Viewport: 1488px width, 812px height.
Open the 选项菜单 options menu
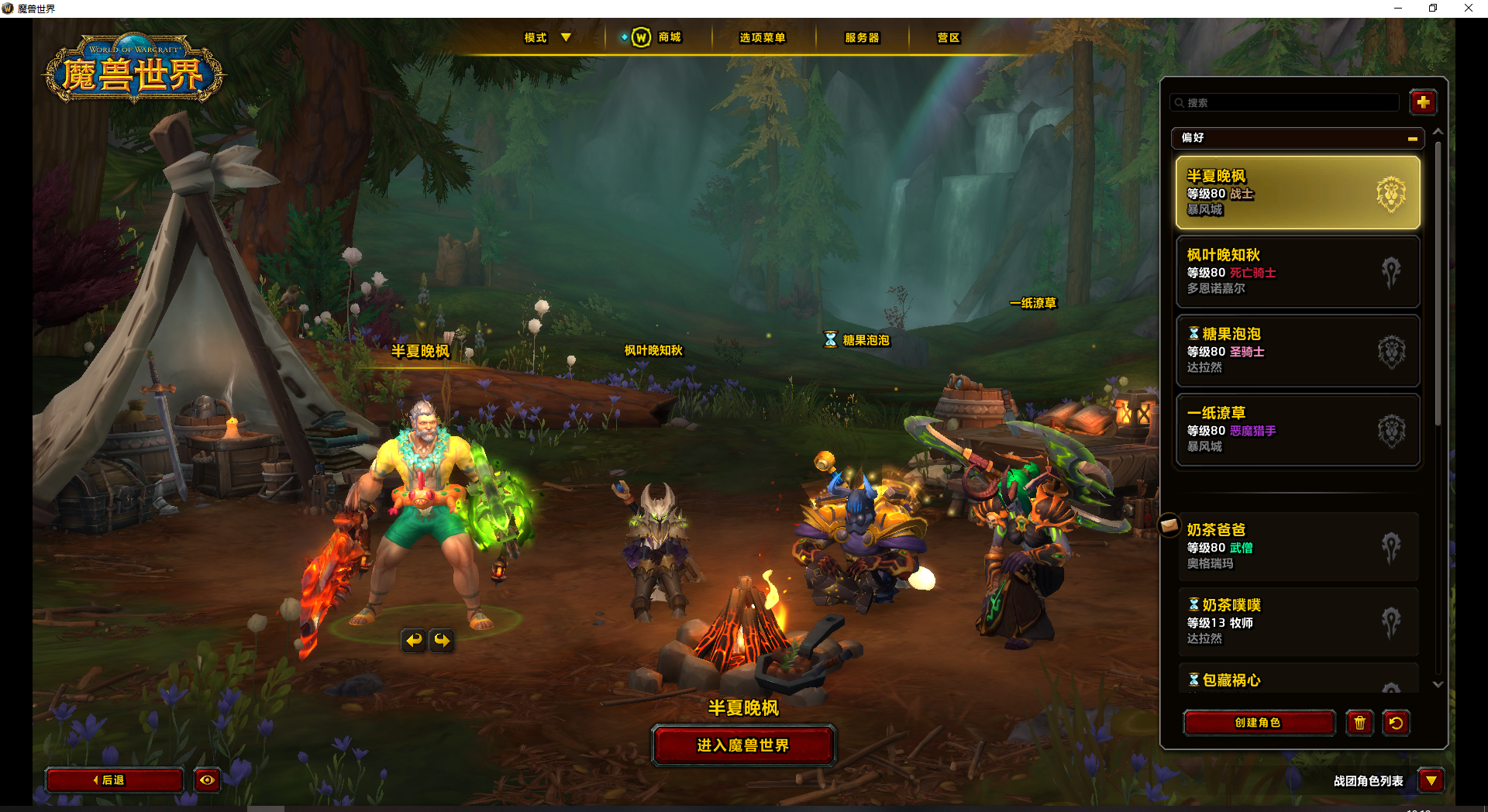pos(762,37)
